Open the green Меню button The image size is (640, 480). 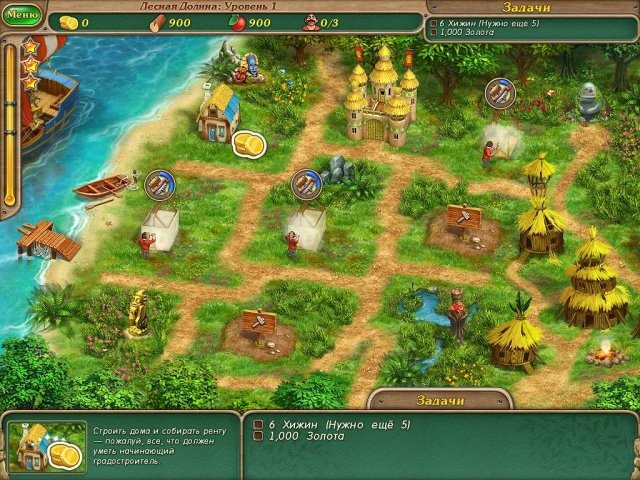click(x=22, y=16)
